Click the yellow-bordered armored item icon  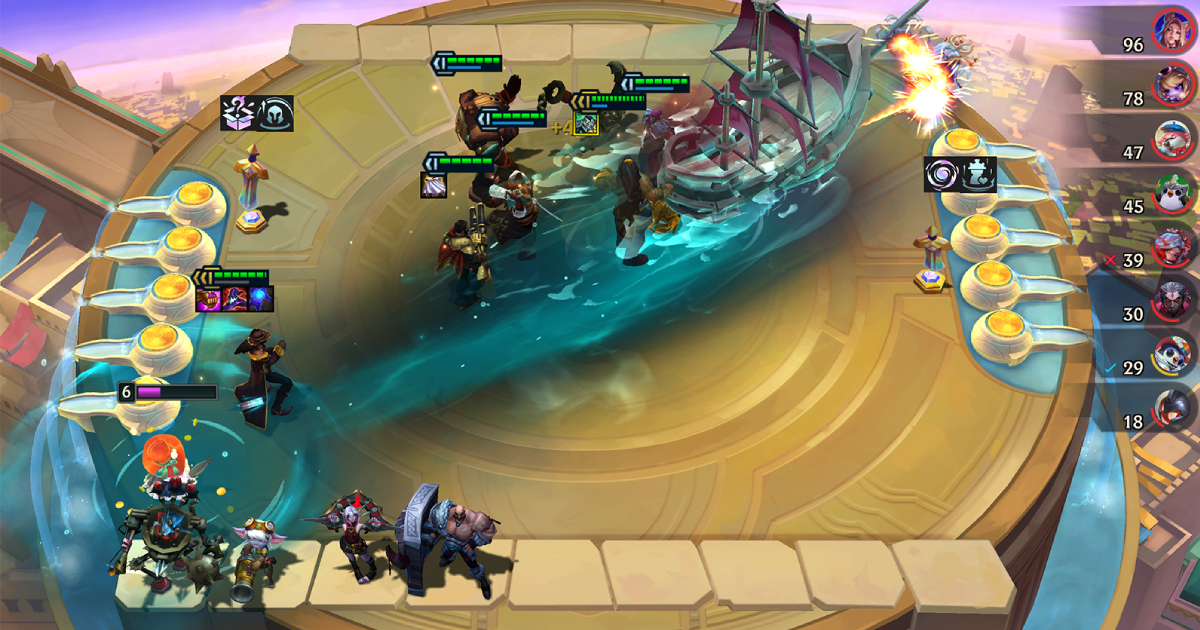point(585,122)
